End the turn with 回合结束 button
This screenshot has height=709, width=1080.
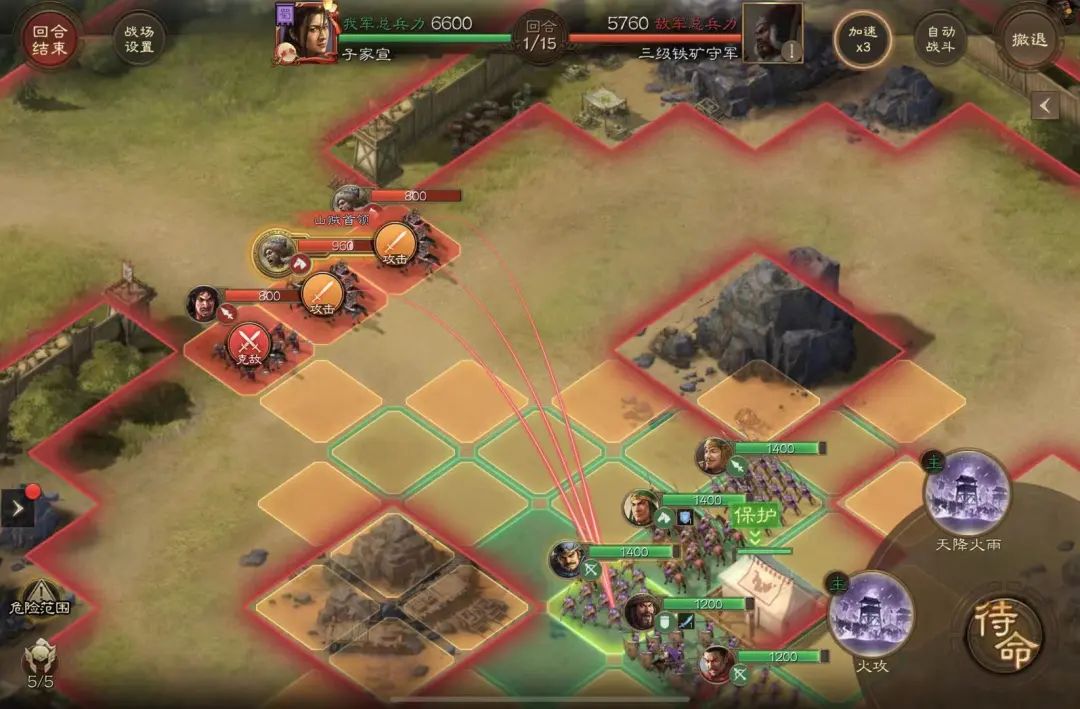coord(49,39)
